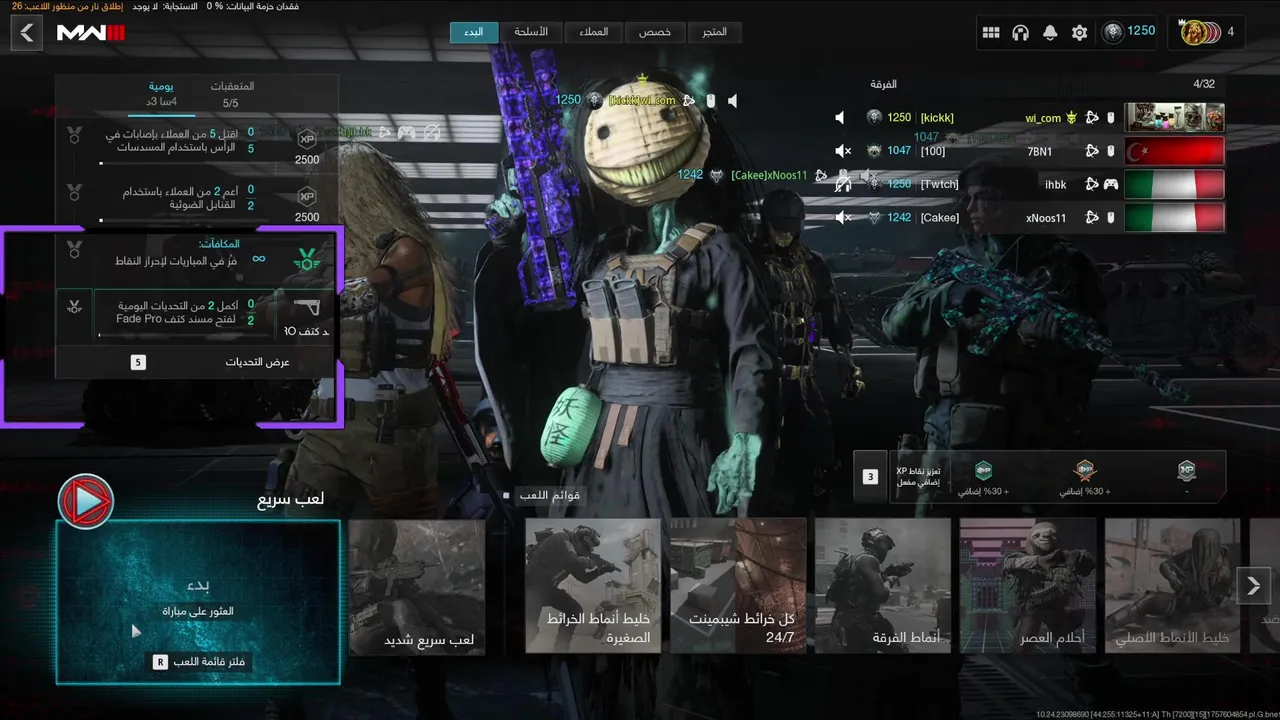The image size is (1280, 720).
Task: Go back using the arrow button
Action: tap(27, 33)
